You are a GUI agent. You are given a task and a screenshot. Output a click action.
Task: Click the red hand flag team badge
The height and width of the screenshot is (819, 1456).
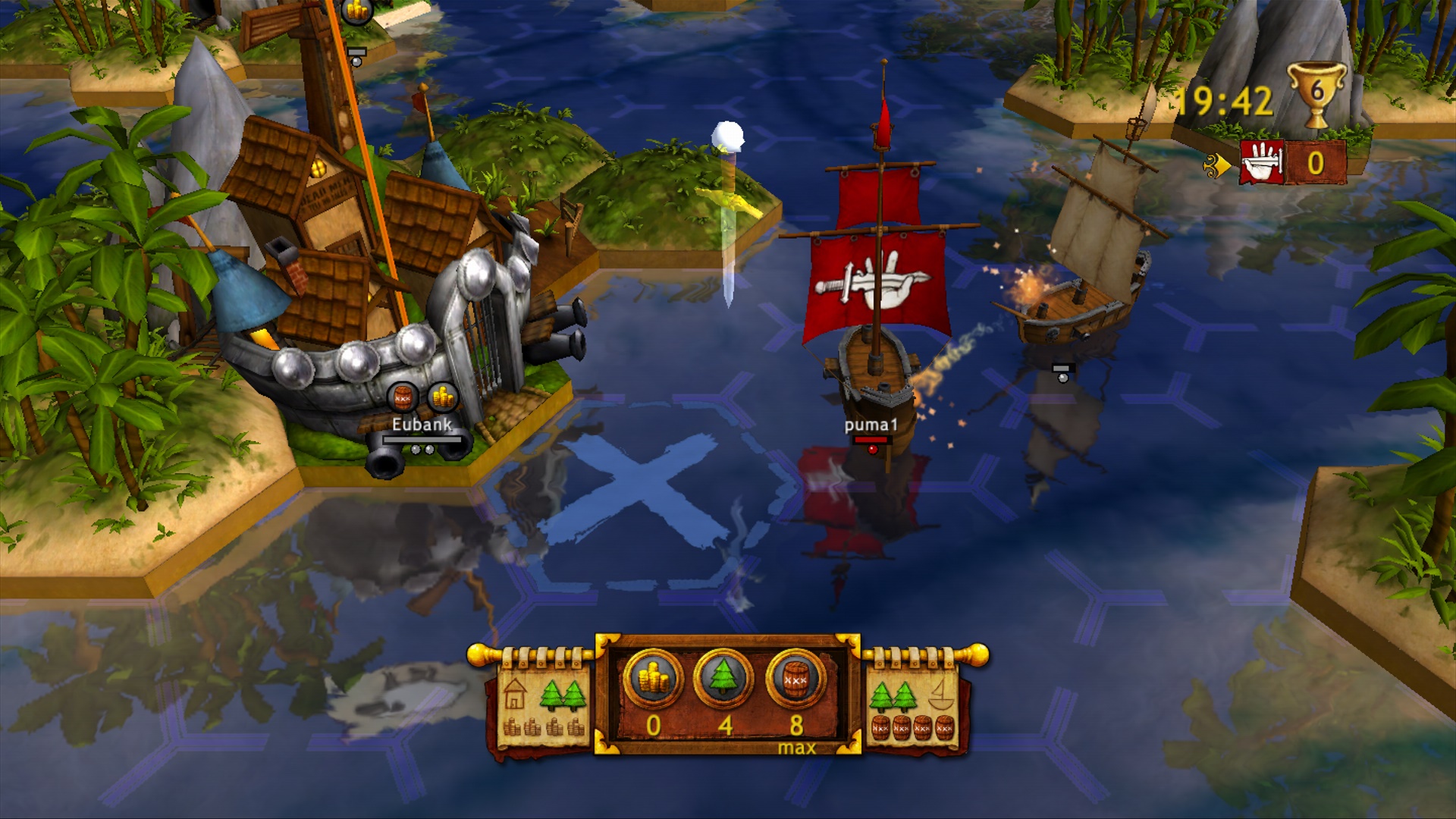1262,162
